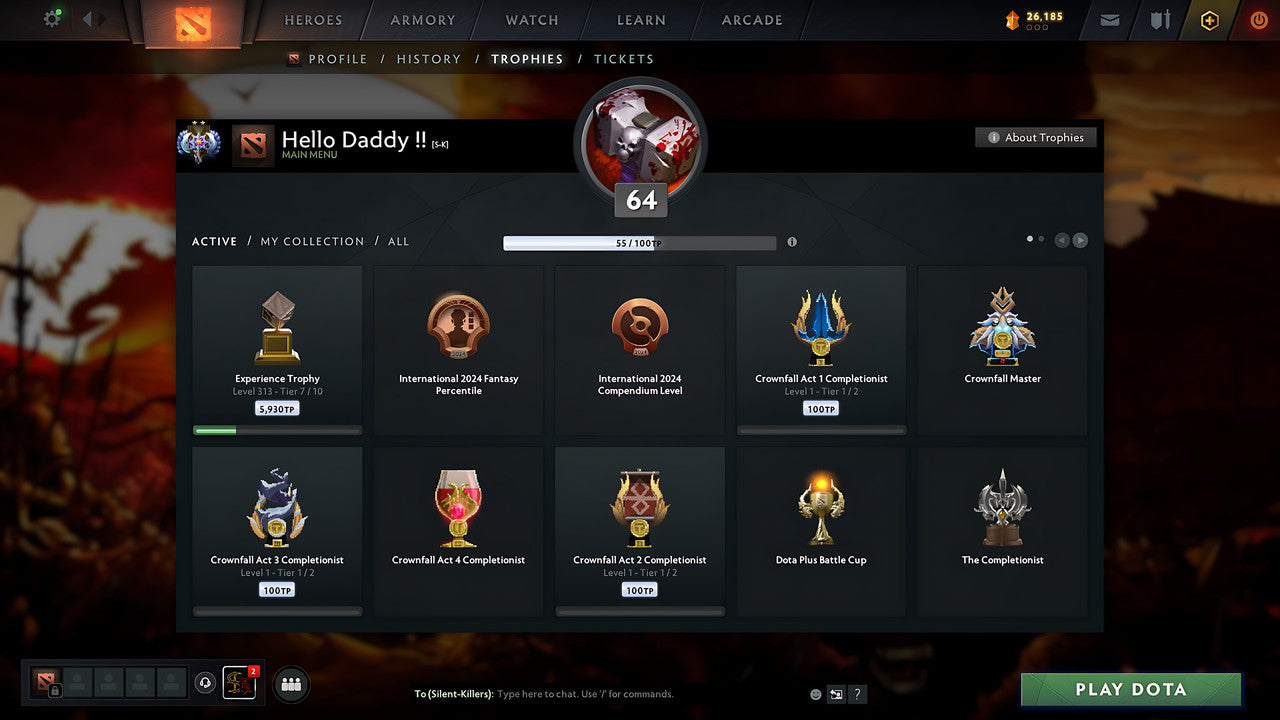This screenshot has height=720, width=1280.
Task: Open the mail inbox icon
Action: (x=1108, y=20)
